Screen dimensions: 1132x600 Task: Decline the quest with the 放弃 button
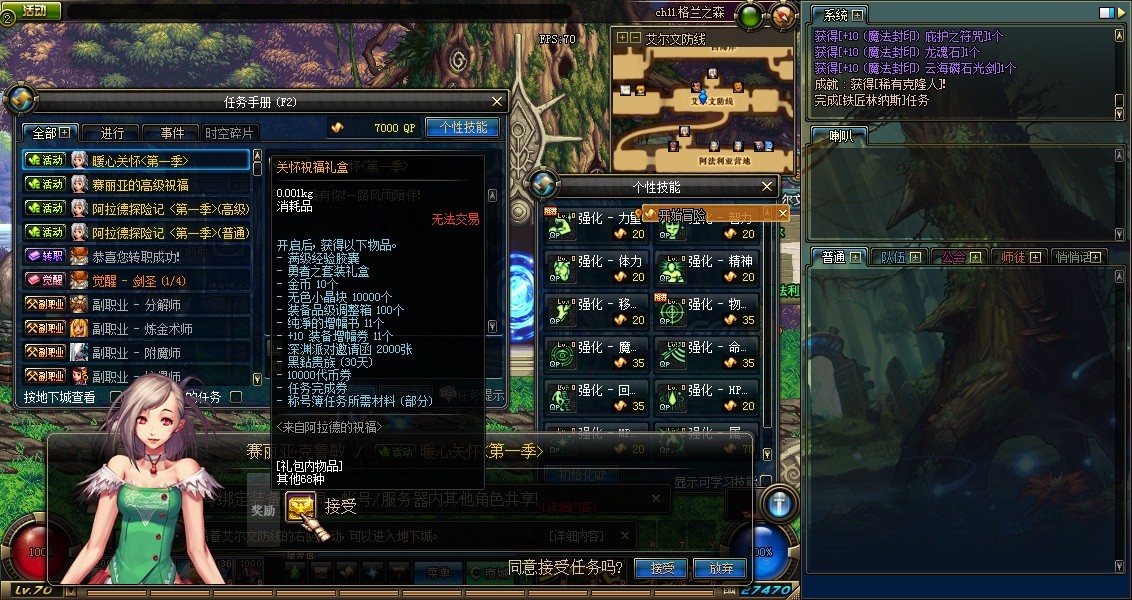[x=721, y=568]
